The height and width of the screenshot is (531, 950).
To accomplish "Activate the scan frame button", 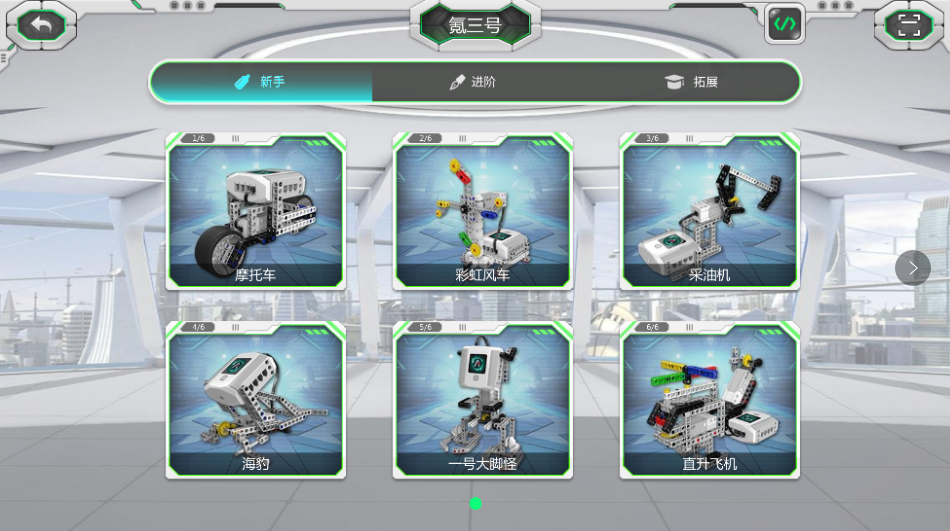I will point(908,25).
